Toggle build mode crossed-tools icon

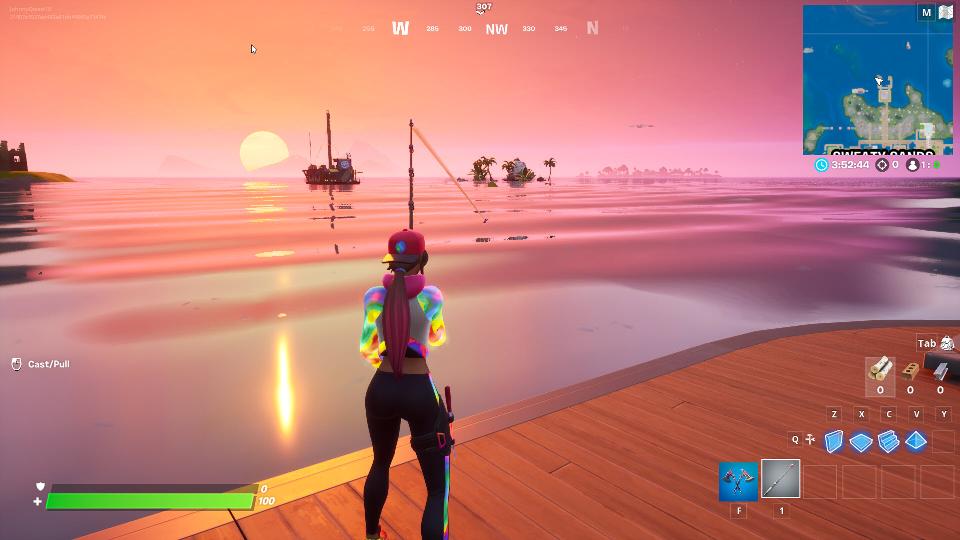pyautogui.click(x=809, y=439)
